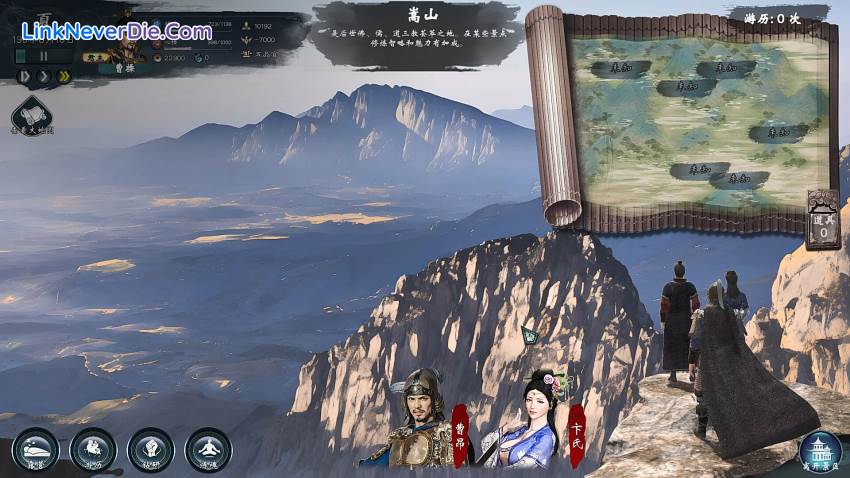Click the leave button with pavilion icon
Screen dimensions: 850x478
tap(820, 450)
